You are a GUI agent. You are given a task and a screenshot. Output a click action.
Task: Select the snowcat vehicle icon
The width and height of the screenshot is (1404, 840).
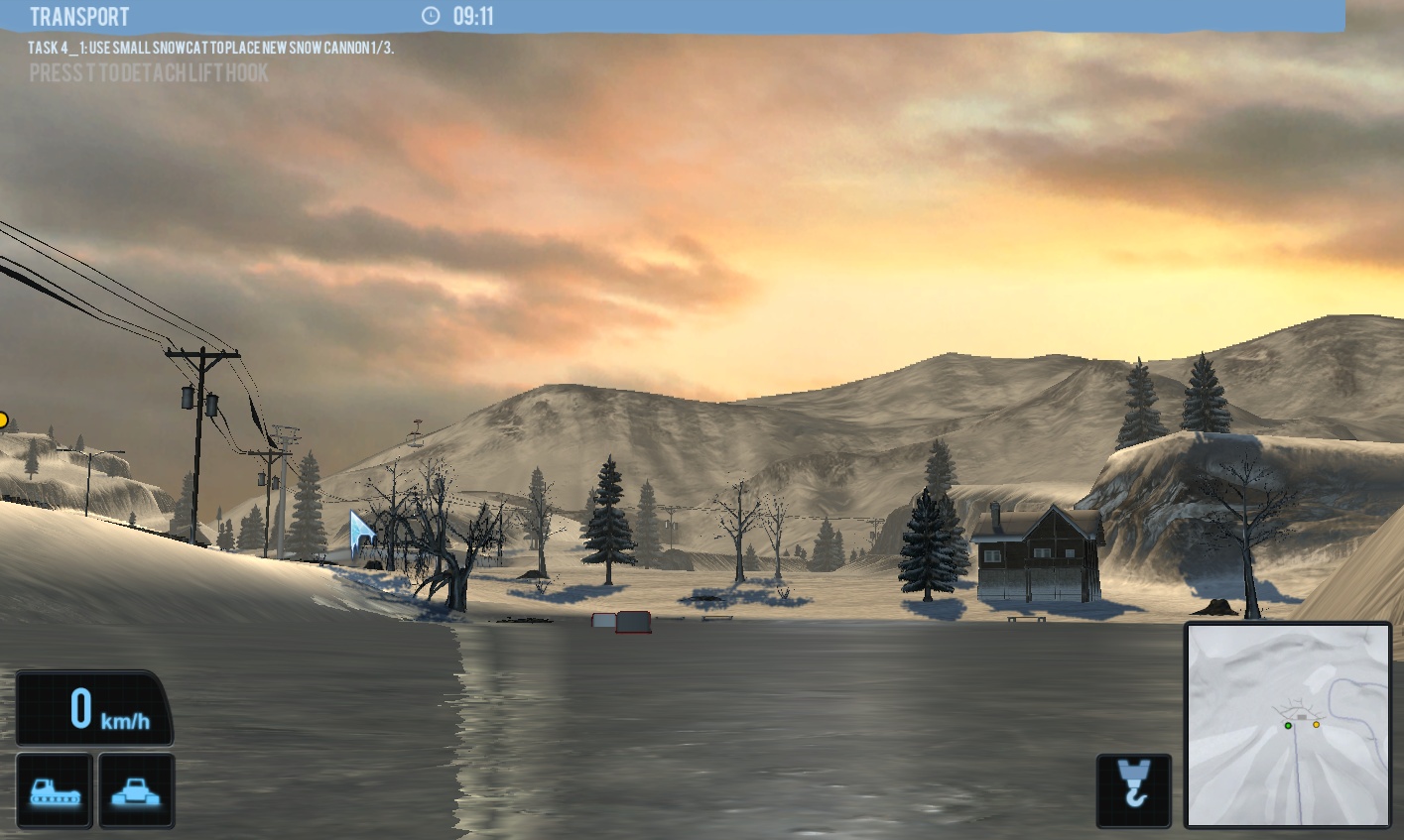55,789
